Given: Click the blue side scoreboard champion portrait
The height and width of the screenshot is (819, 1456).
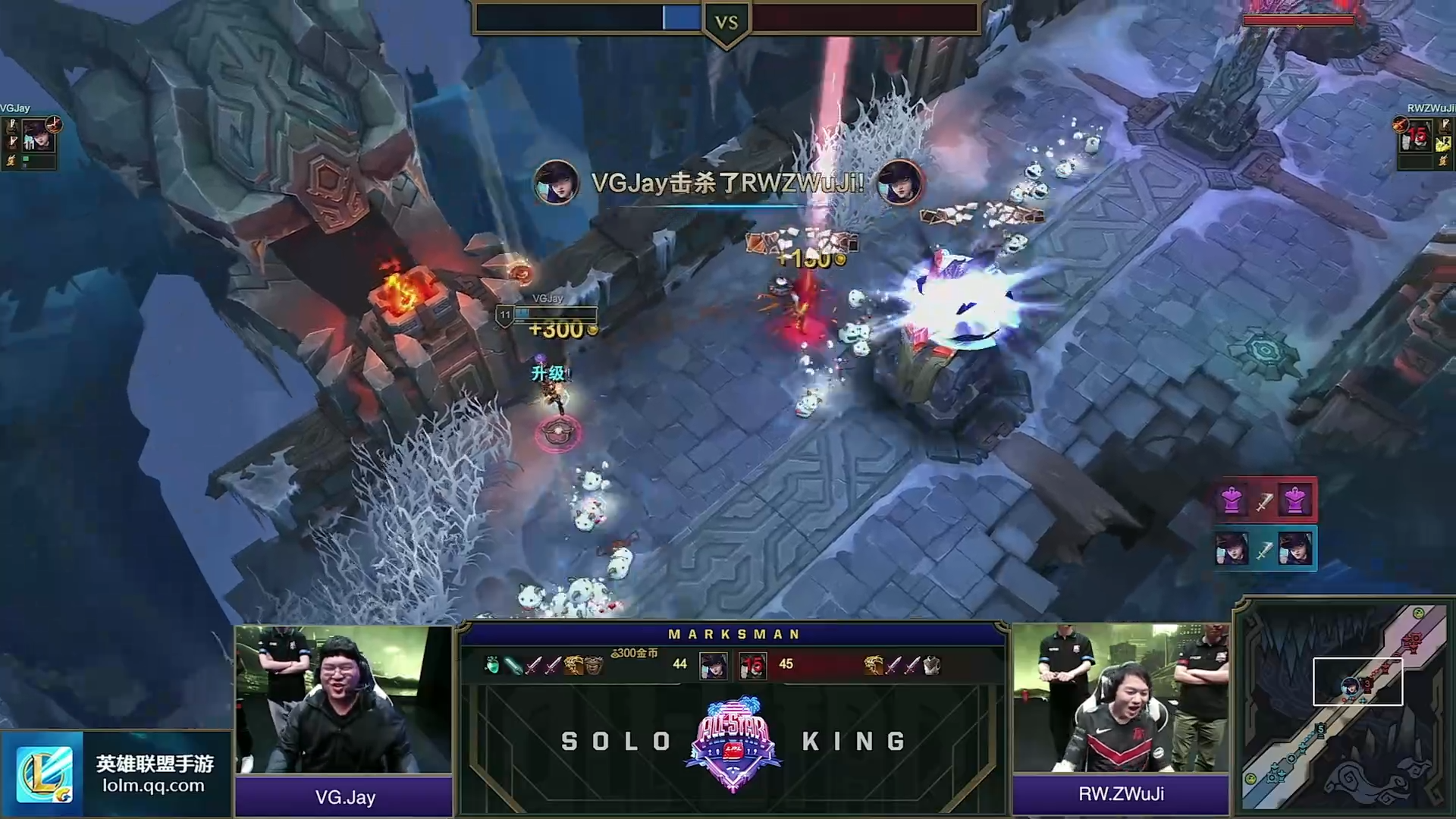Looking at the screenshot, I should (x=713, y=665).
